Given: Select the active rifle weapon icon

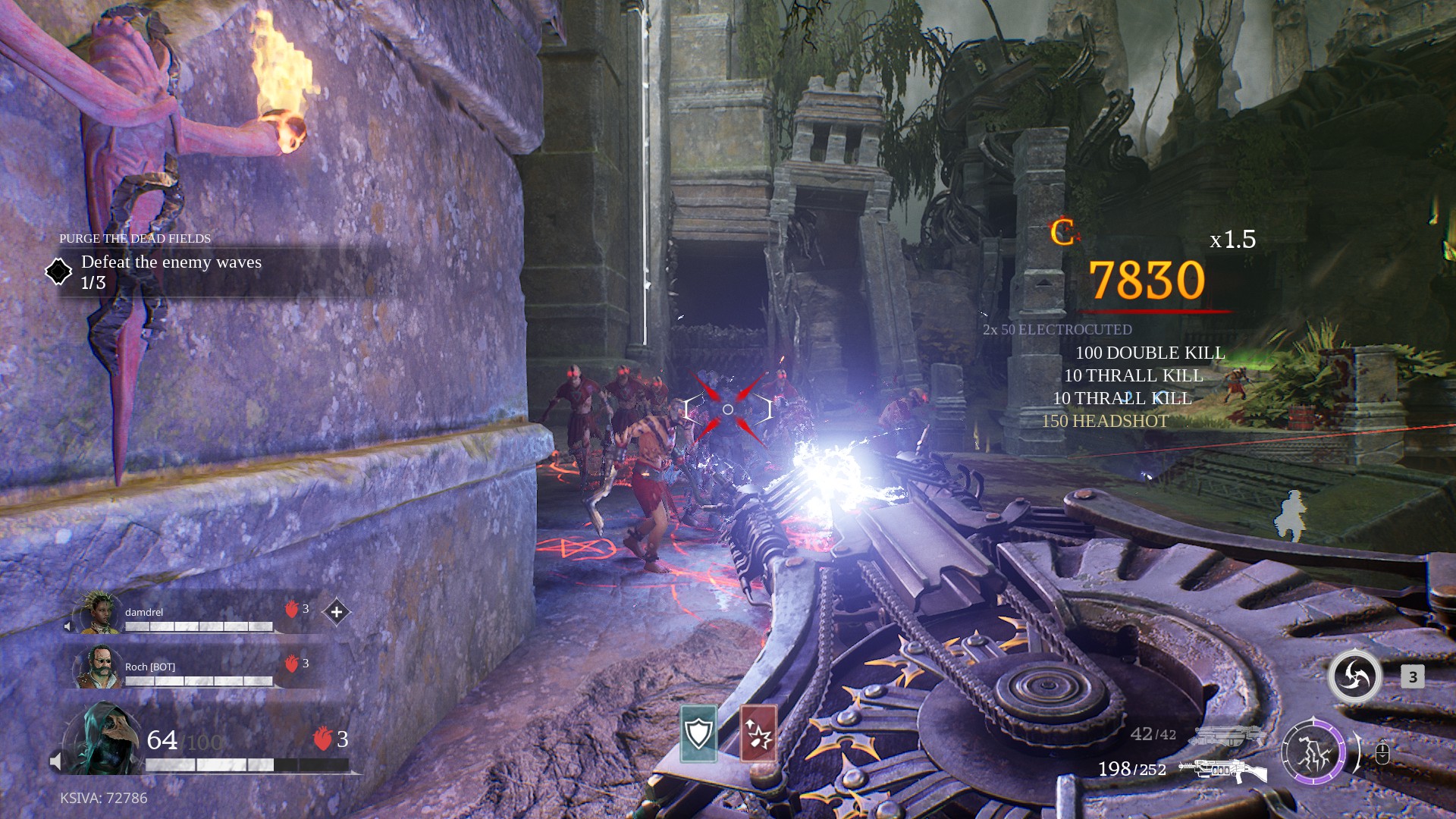Looking at the screenshot, I should pyautogui.click(x=1222, y=770).
